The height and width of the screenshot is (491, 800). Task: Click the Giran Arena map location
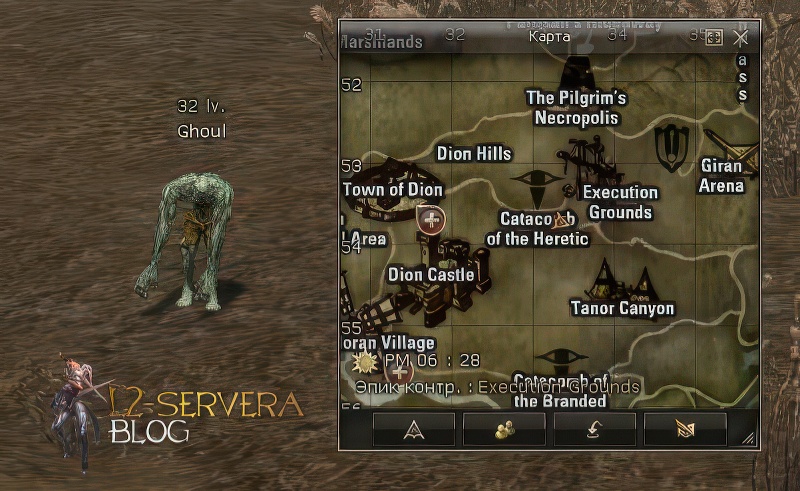(x=721, y=175)
